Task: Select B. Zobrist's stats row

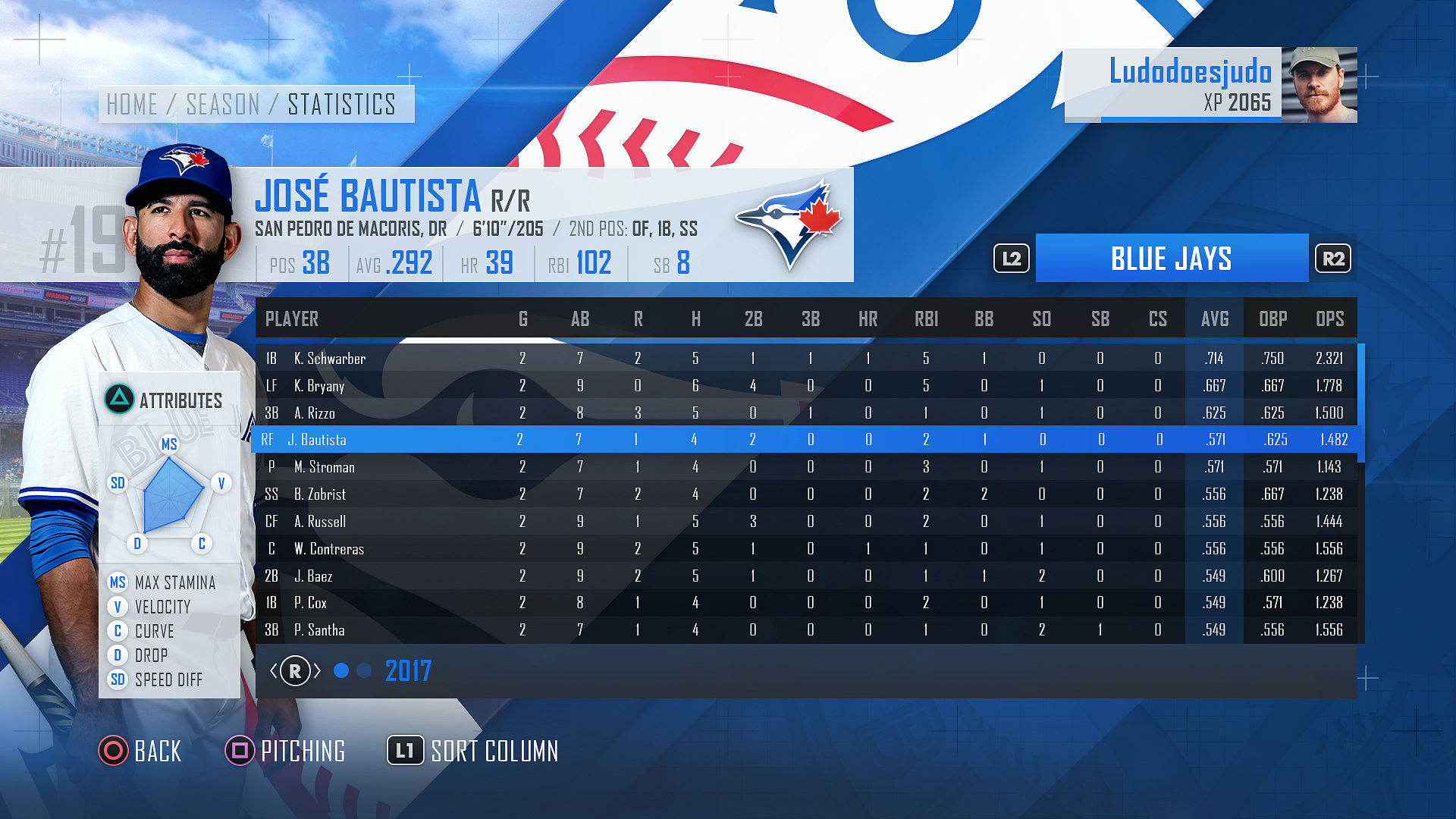Action: [x=320, y=494]
